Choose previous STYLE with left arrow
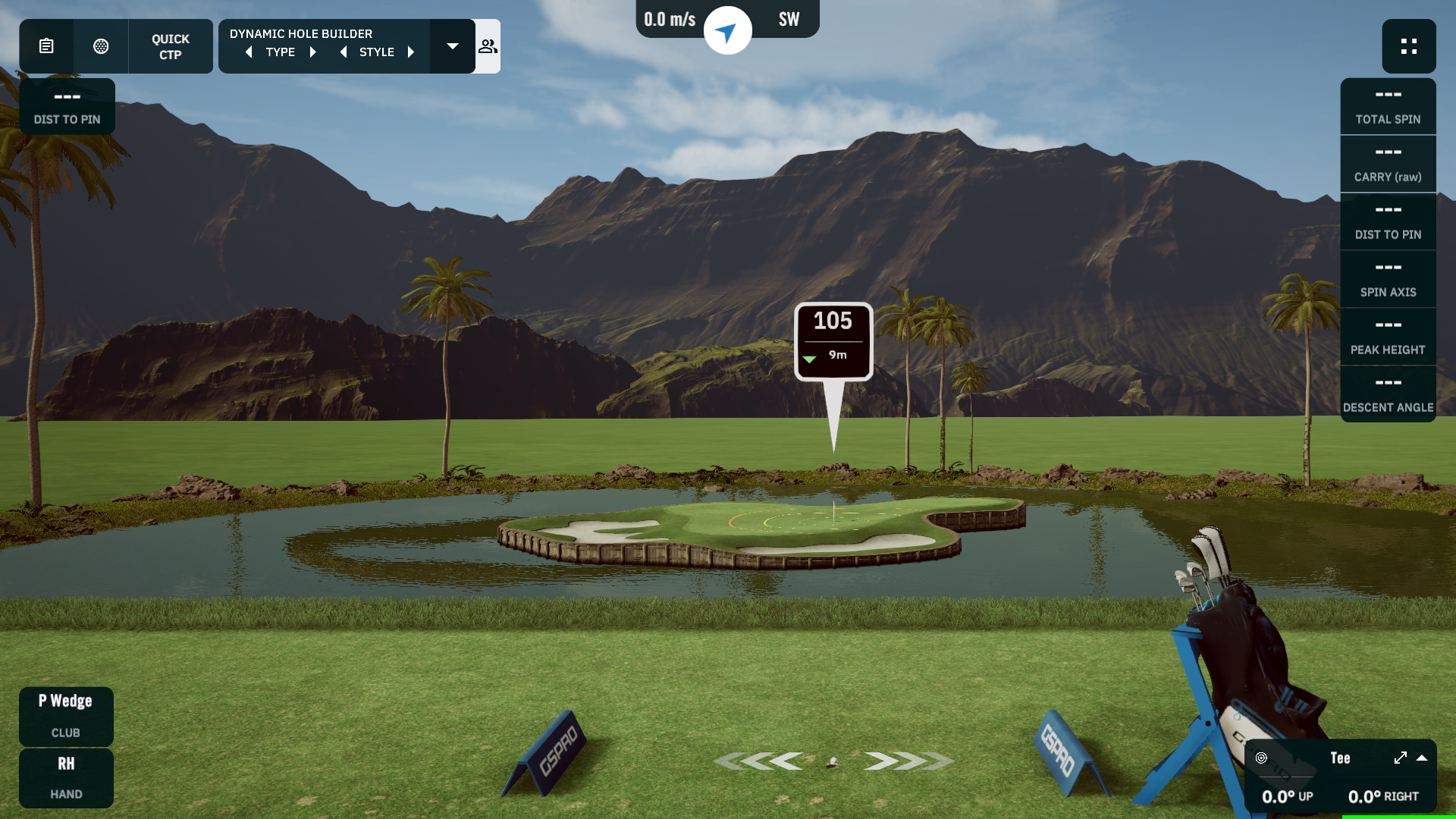 pos(344,52)
